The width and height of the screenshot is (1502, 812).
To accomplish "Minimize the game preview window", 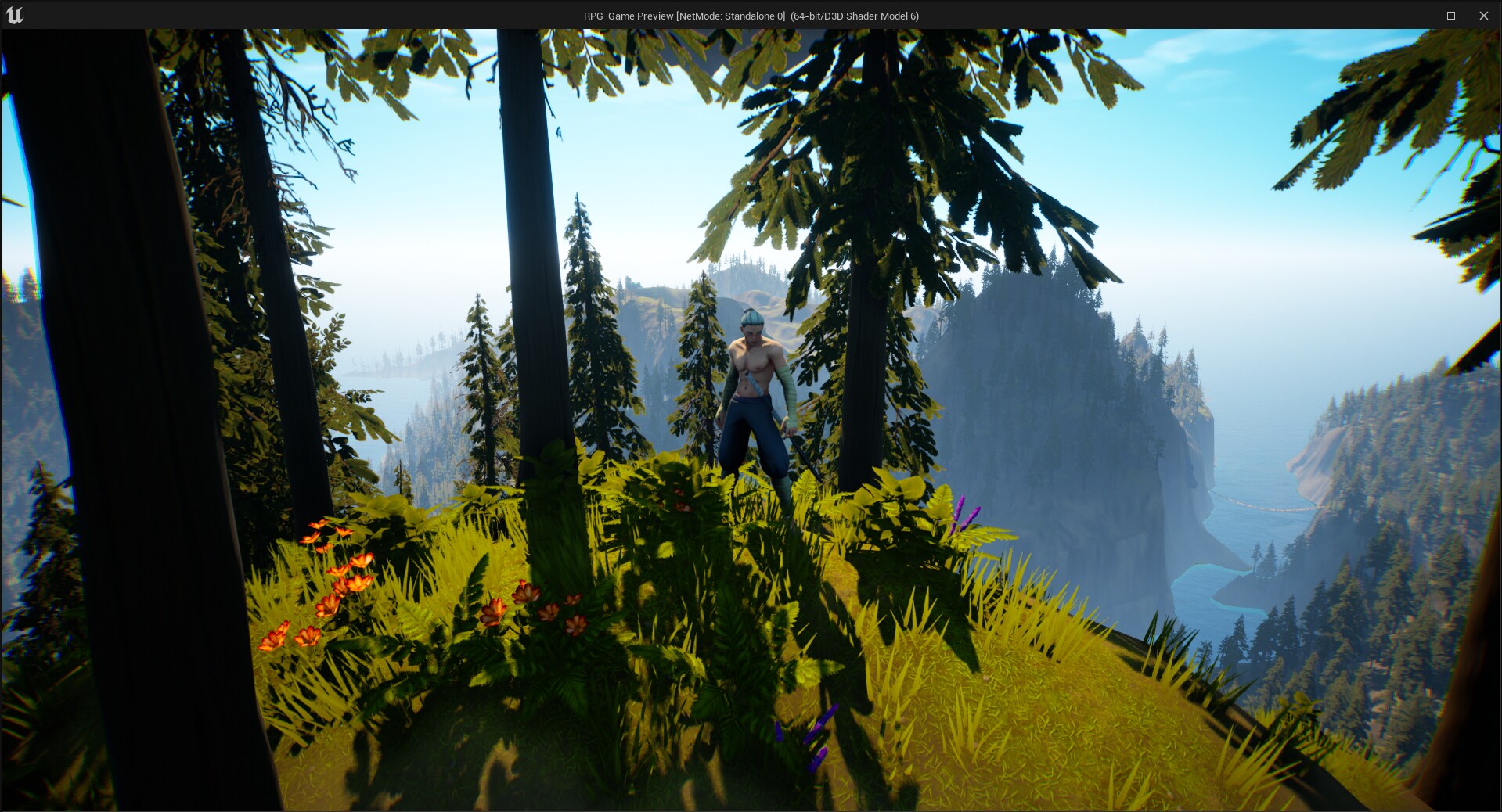I will [x=1417, y=16].
